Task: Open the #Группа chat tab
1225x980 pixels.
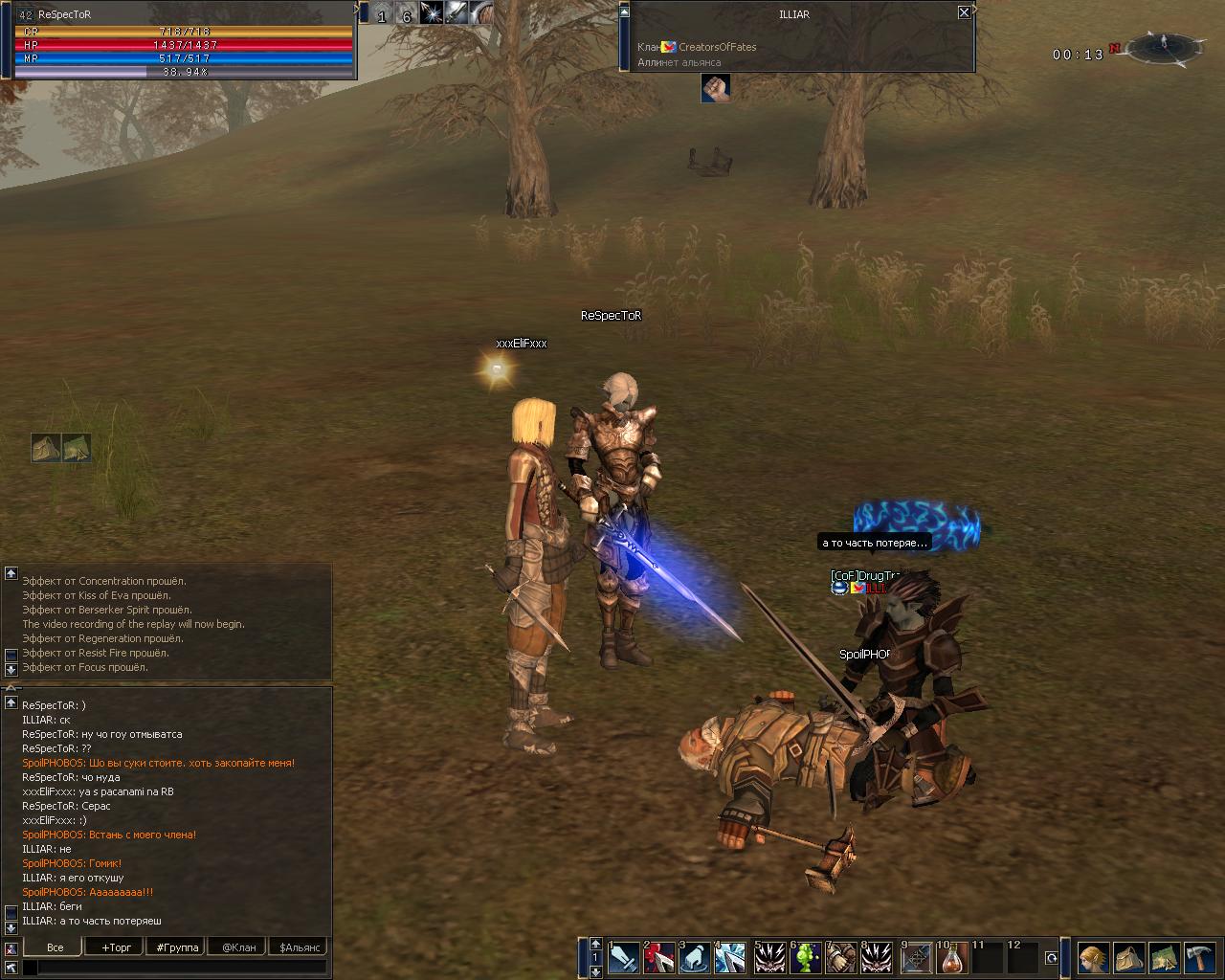Action: (x=178, y=947)
